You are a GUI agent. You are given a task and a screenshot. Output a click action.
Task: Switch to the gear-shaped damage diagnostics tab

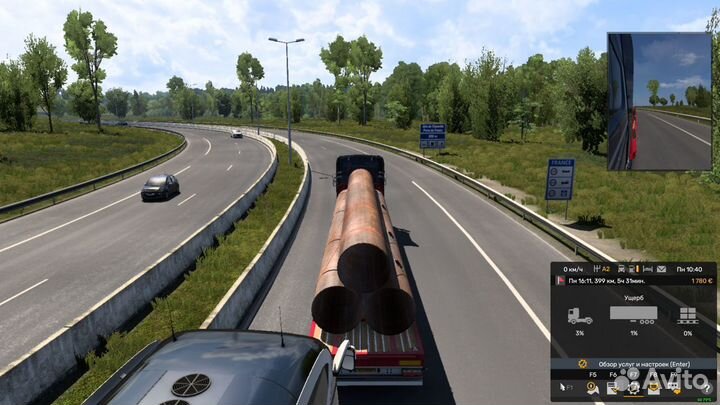click(634, 386)
